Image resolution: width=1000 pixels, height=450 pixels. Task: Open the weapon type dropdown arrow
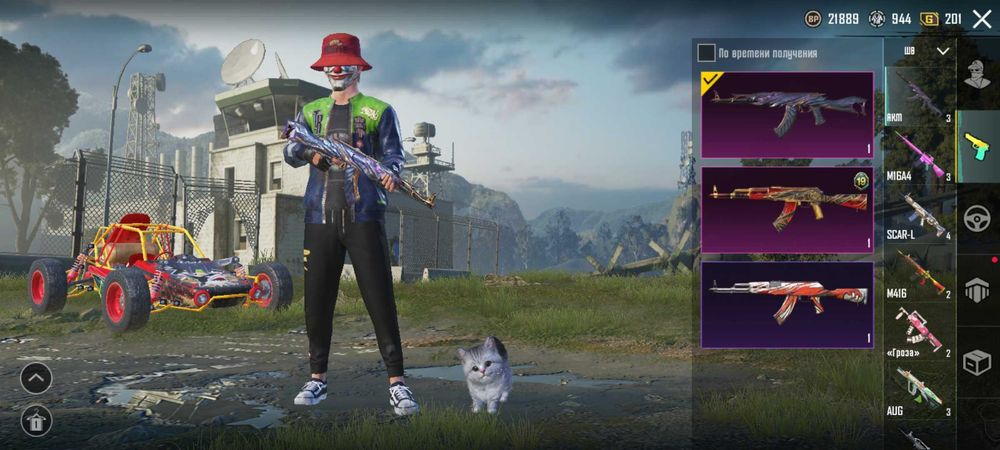pos(942,51)
